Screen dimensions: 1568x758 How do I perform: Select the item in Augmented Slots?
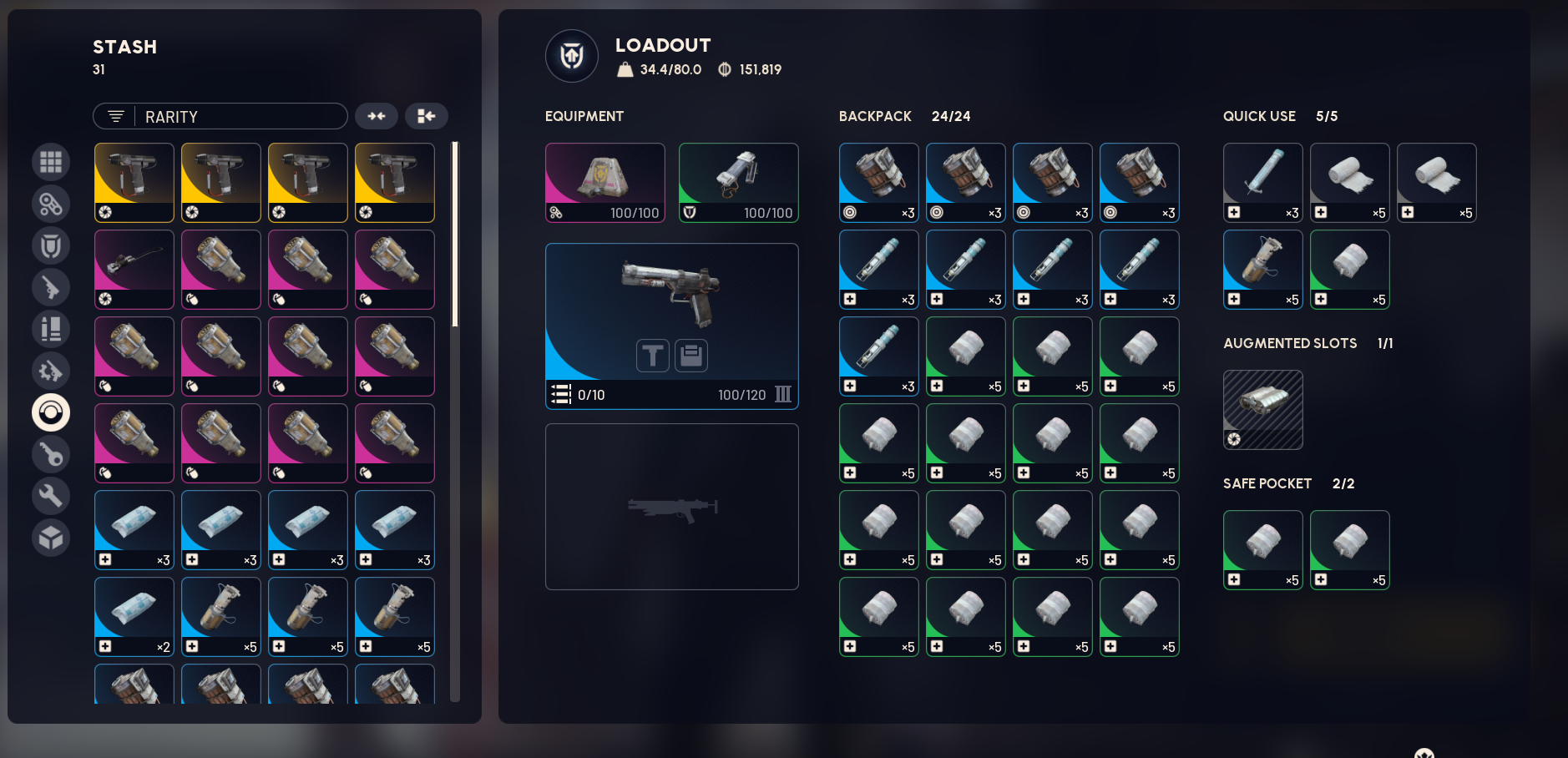point(1263,410)
